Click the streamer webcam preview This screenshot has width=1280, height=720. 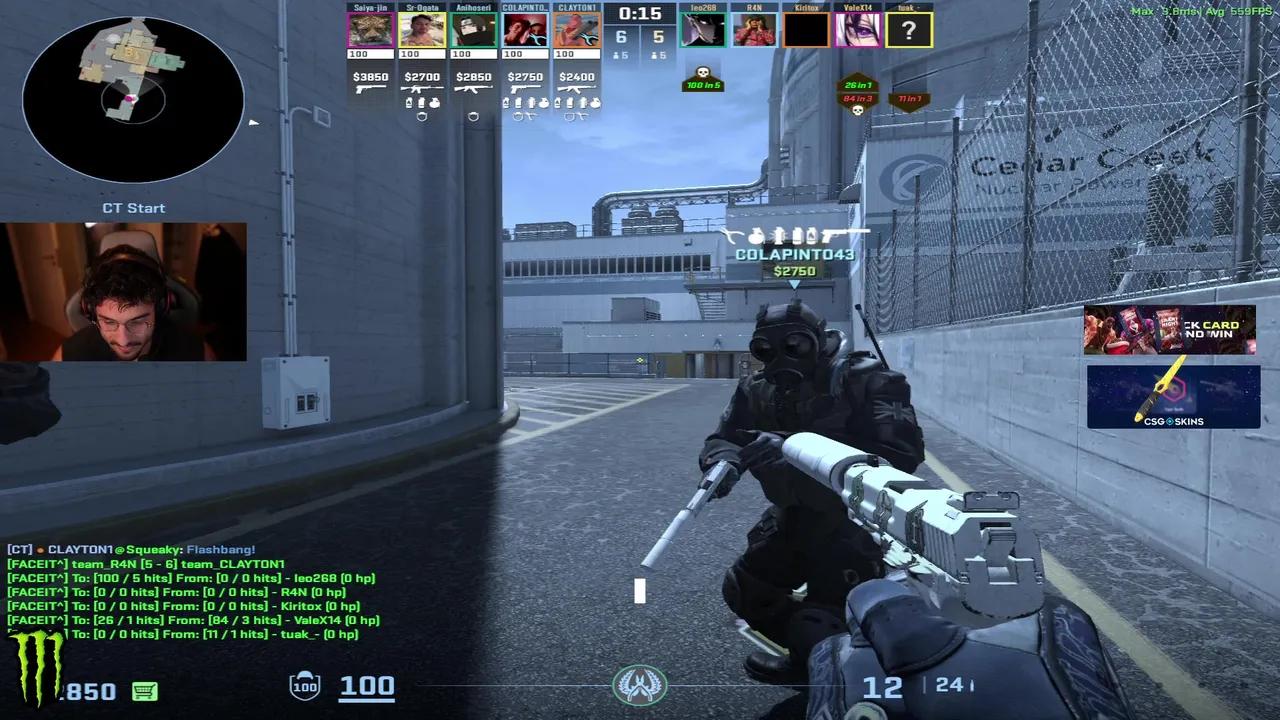(x=123, y=290)
